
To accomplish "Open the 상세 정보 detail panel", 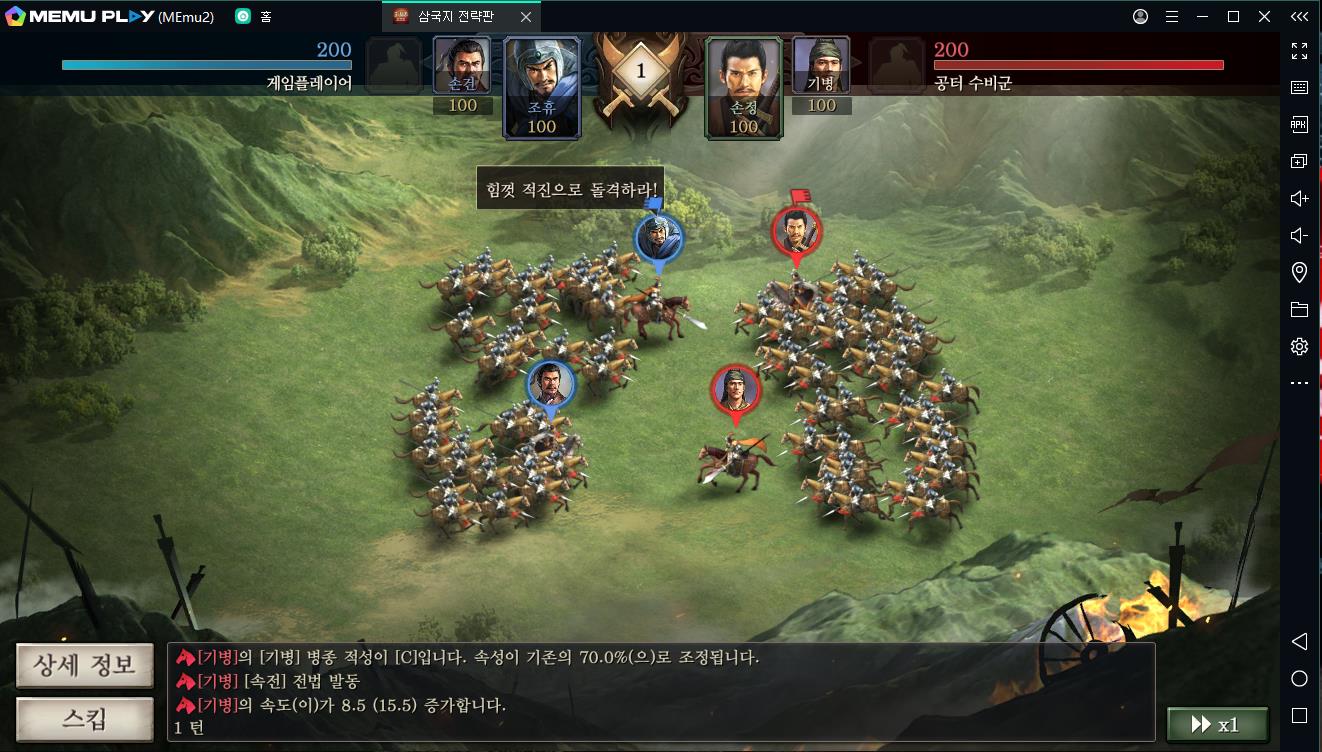I will pyautogui.click(x=84, y=666).
